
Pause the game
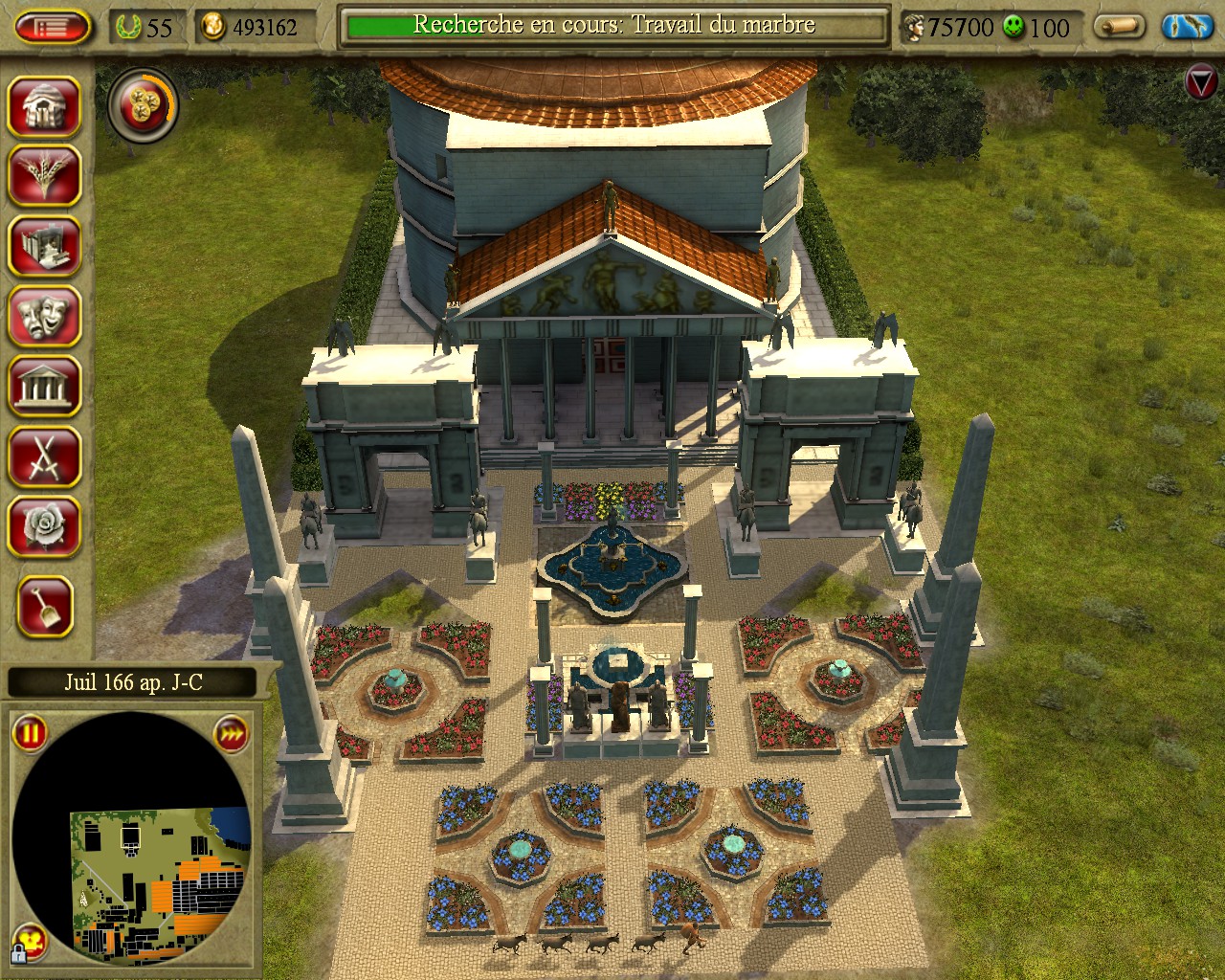[30, 734]
